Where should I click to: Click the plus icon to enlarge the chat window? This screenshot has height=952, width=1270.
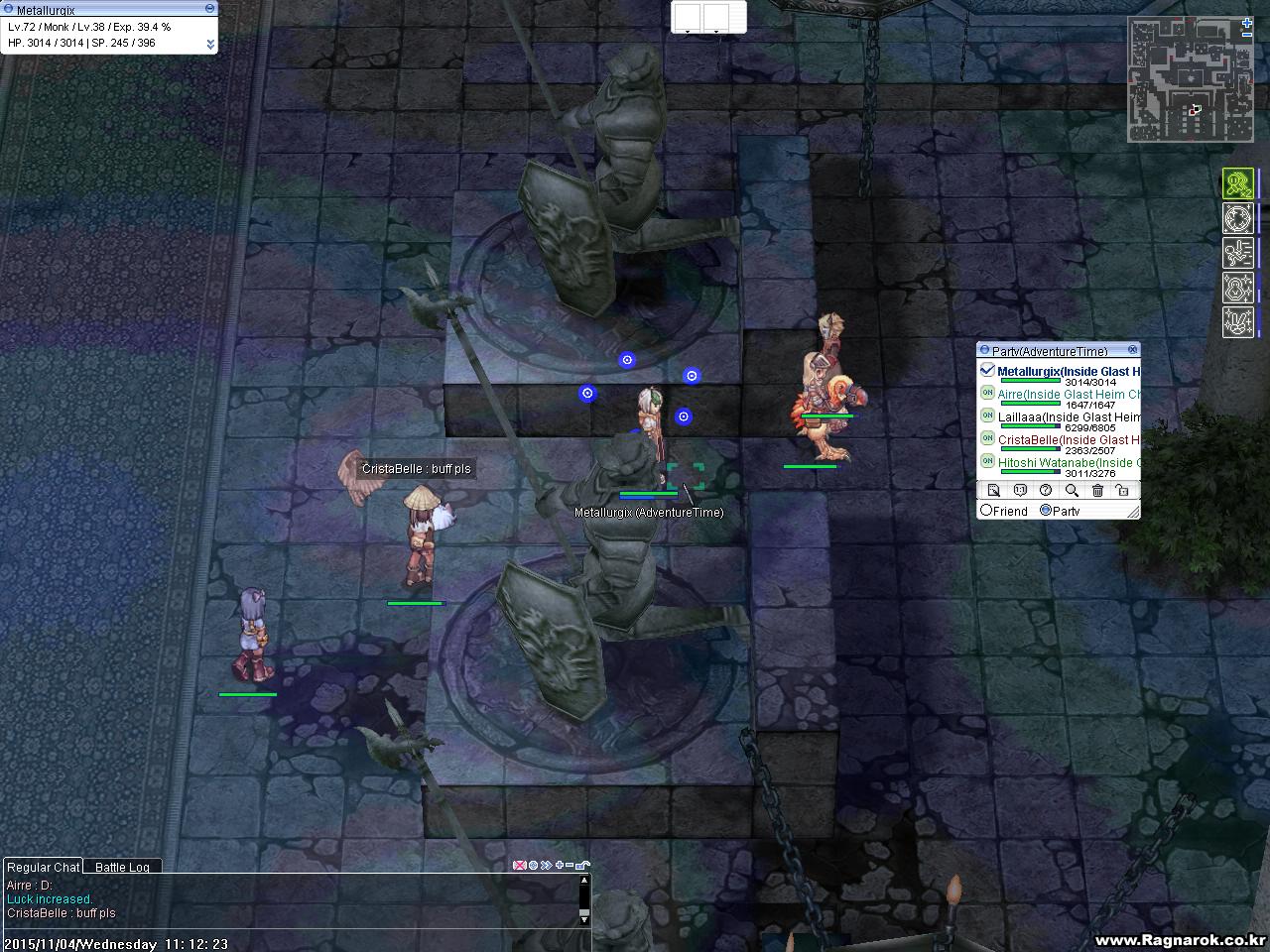[558, 865]
